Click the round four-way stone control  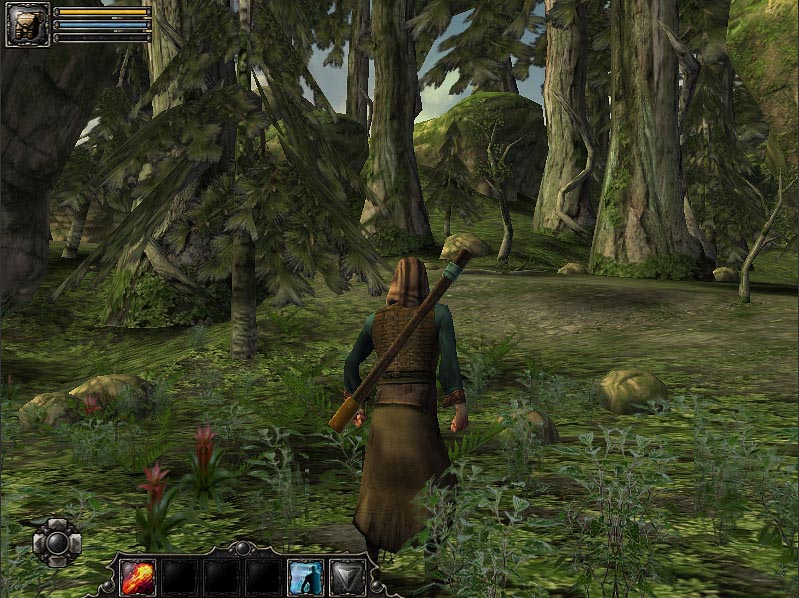(56, 543)
